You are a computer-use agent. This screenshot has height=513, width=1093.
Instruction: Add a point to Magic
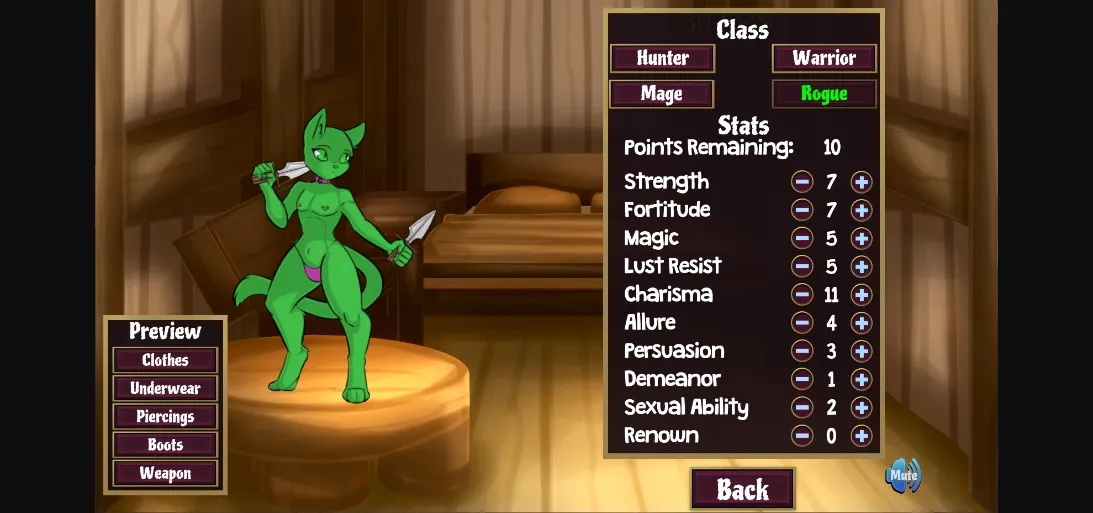[x=861, y=238]
